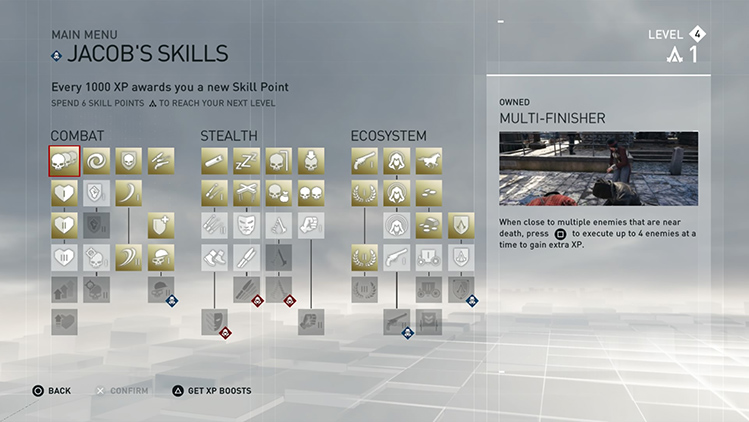
Task: Choose the twin skulls stealth skill
Action: pyautogui.click(x=312, y=193)
